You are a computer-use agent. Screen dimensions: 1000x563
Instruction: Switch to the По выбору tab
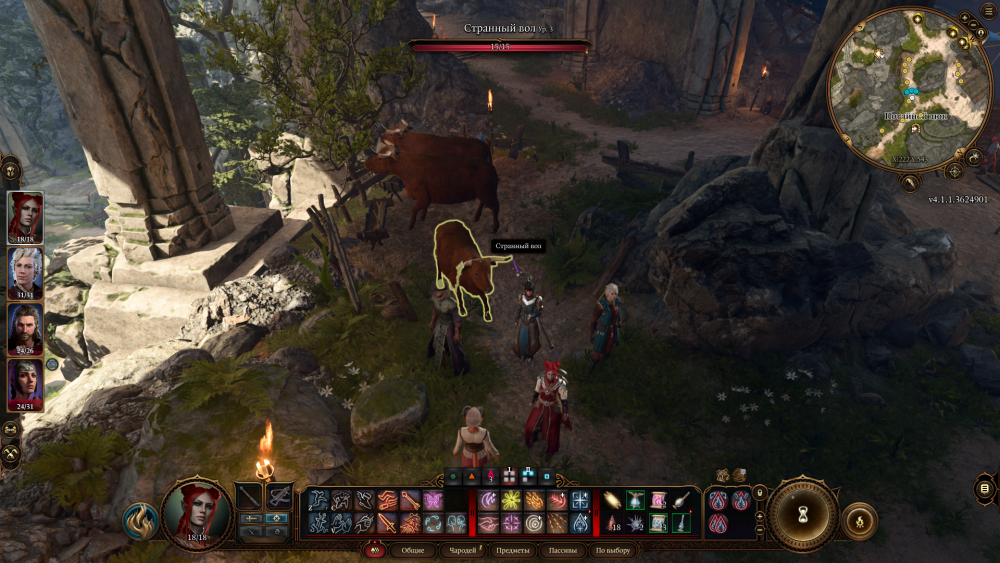tap(613, 551)
